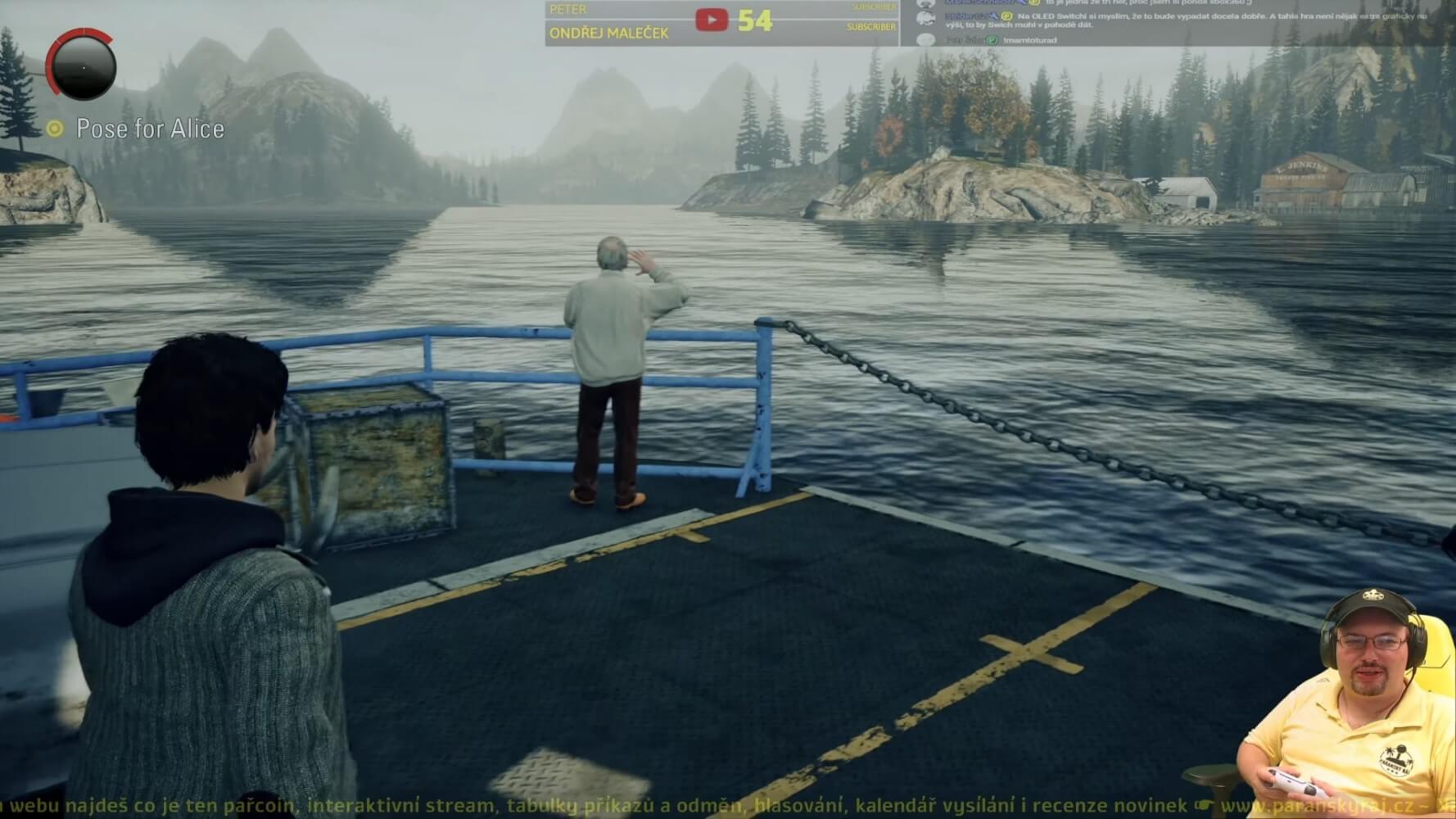Select the "Pose for Alice" objective
This screenshot has height=819, width=1456.
150,129
